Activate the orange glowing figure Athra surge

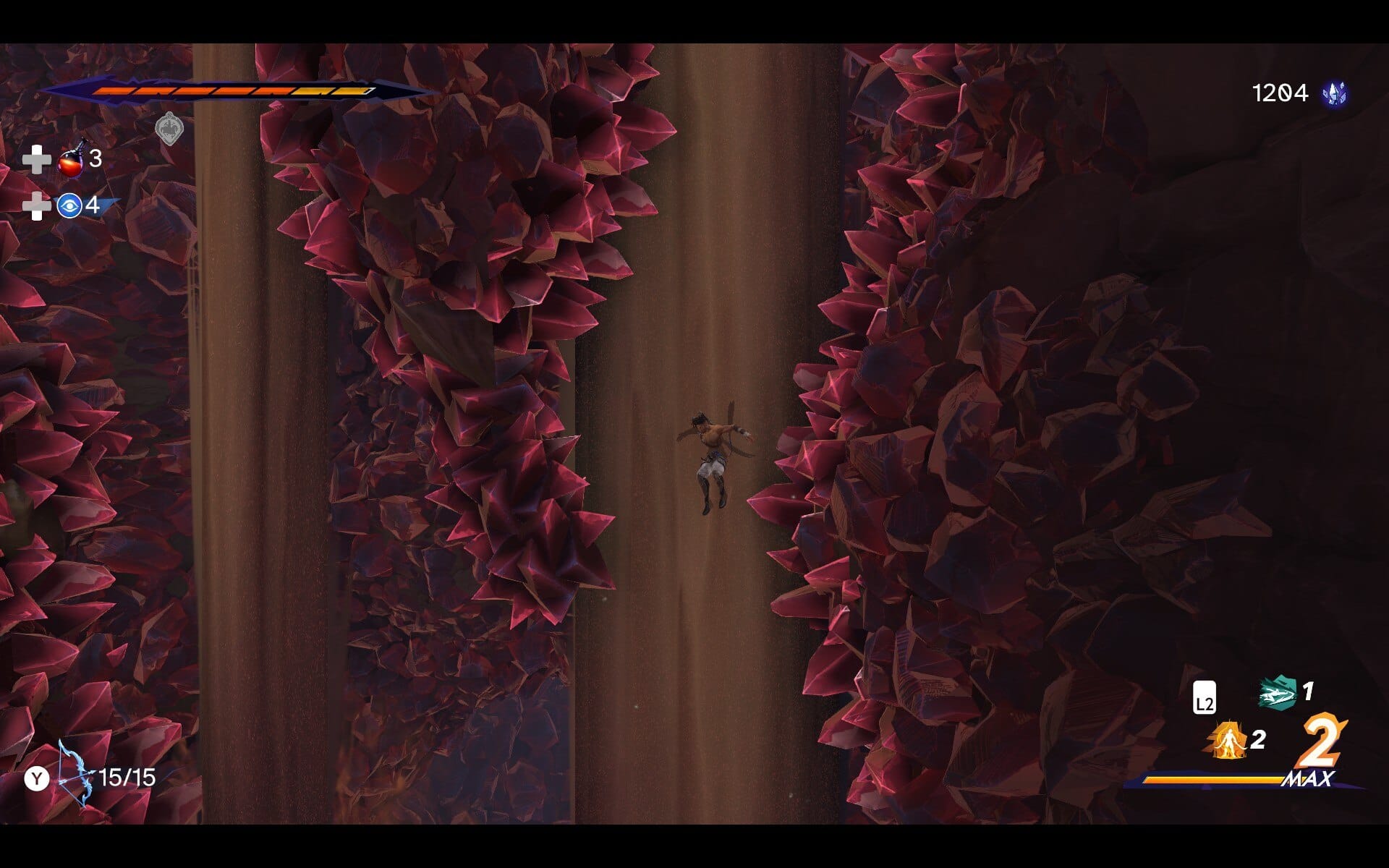1227,741
